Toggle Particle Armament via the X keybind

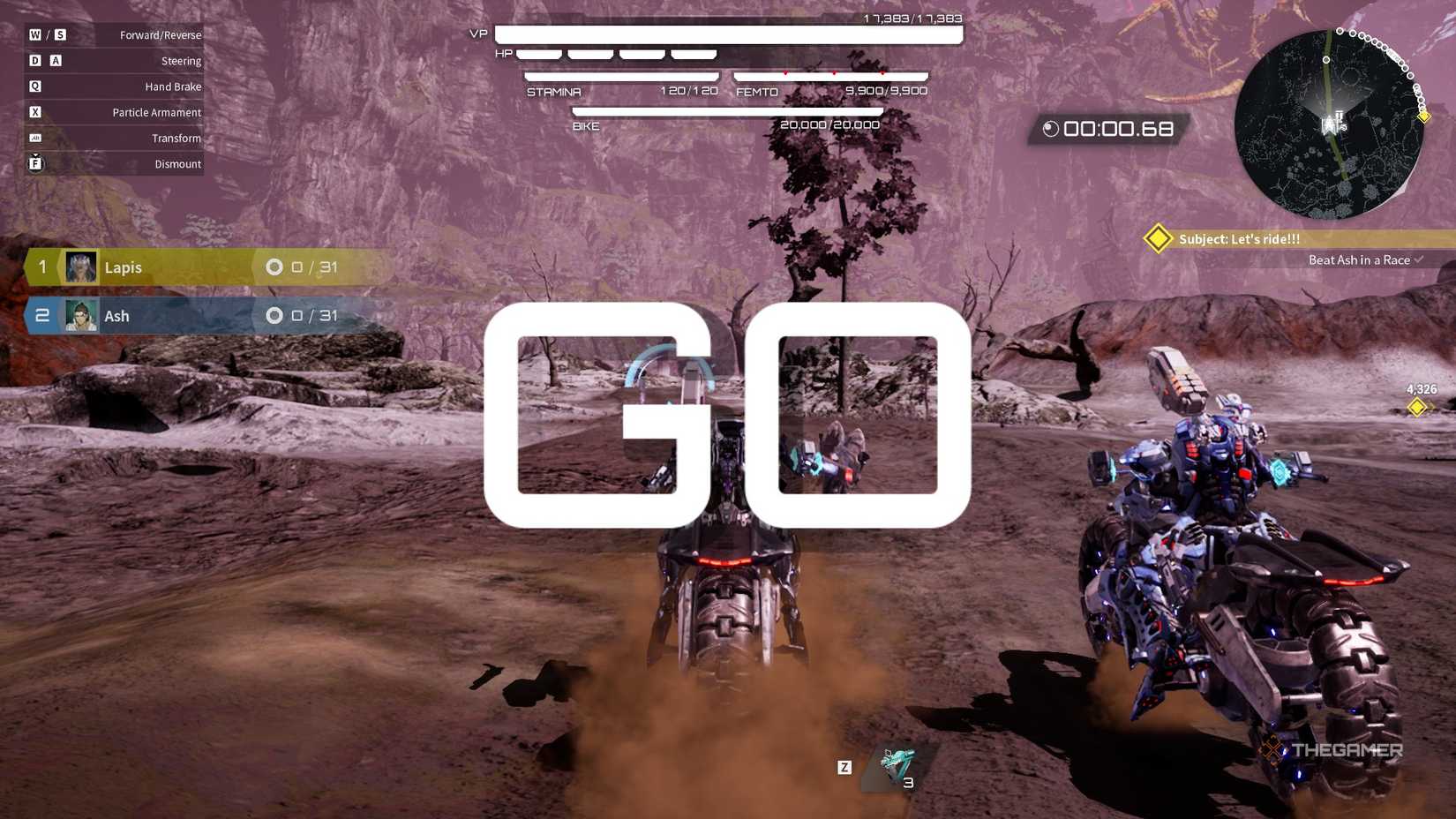[35, 112]
